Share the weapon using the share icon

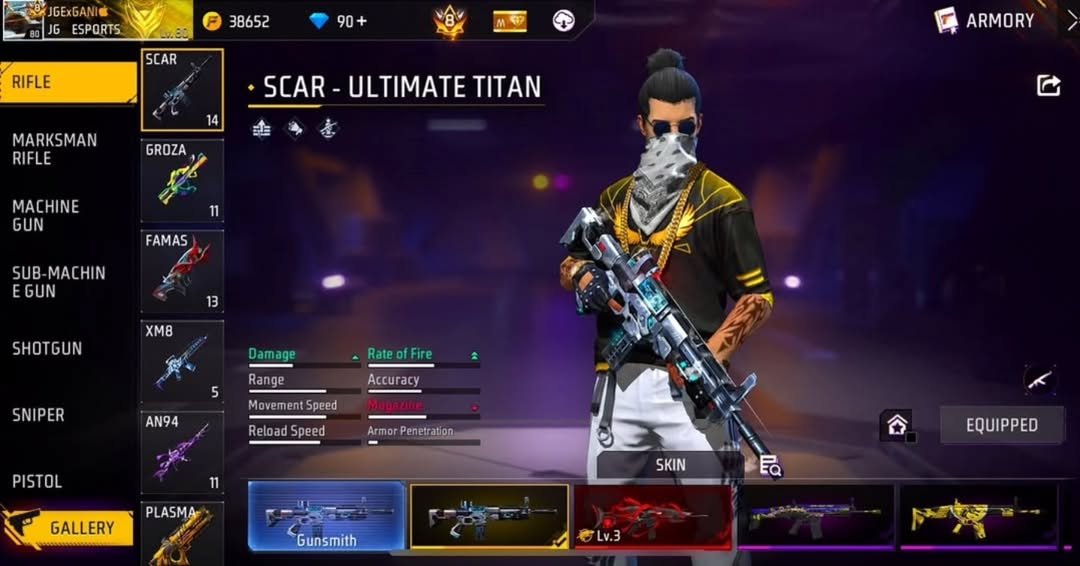click(x=1048, y=86)
